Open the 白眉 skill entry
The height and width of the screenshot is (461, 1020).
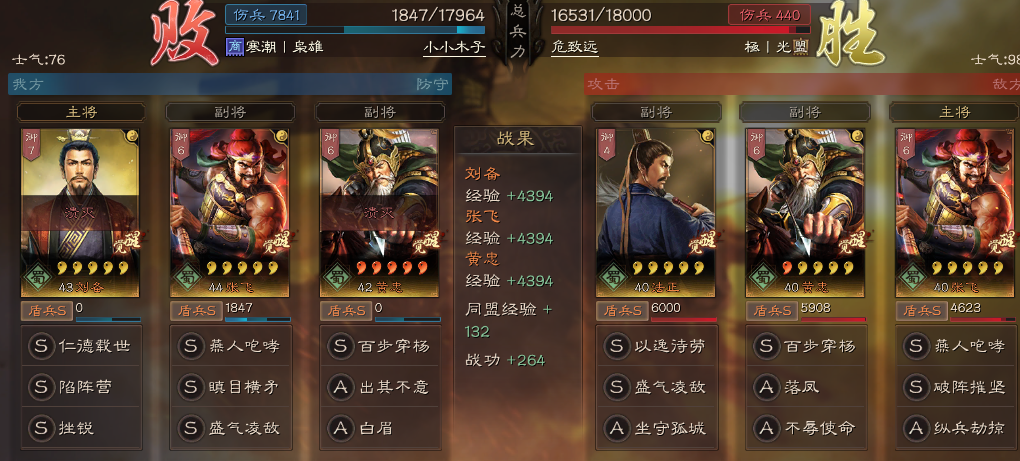[x=381, y=427]
